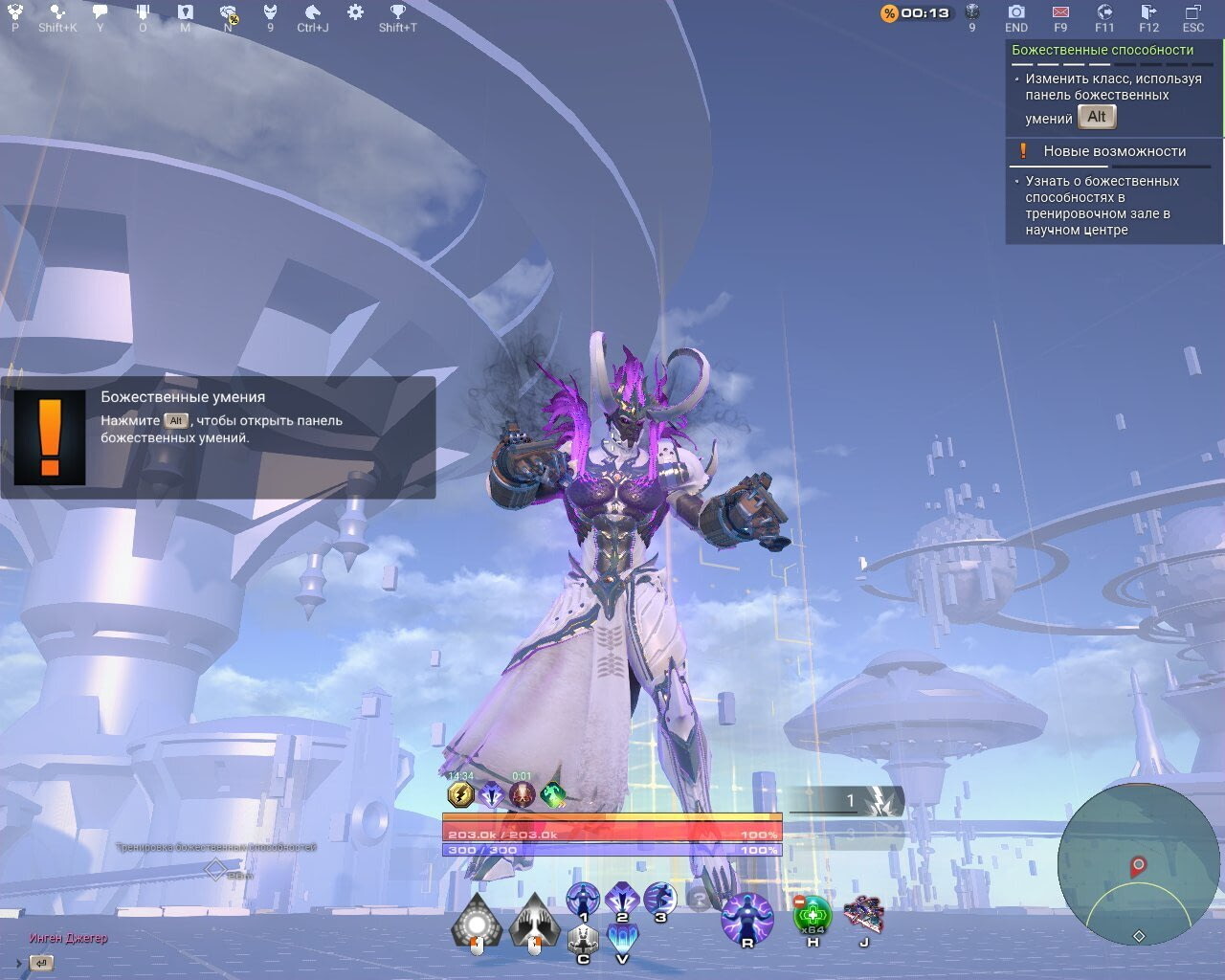The width and height of the screenshot is (1225, 980).
Task: Expand the Новые возможности section
Action: tap(1114, 150)
